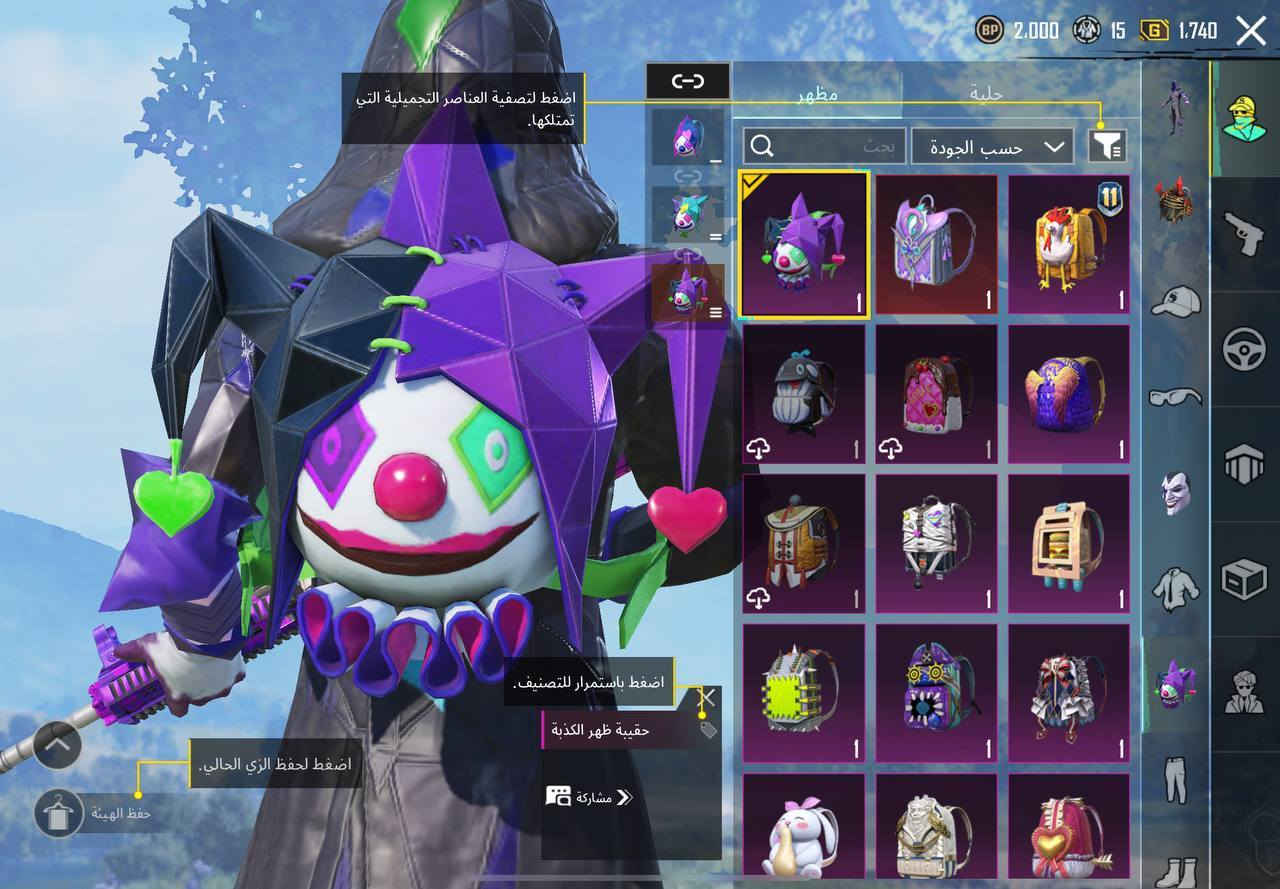The height and width of the screenshot is (889, 1280).
Task: Select the glasses category
Action: pos(1176,396)
